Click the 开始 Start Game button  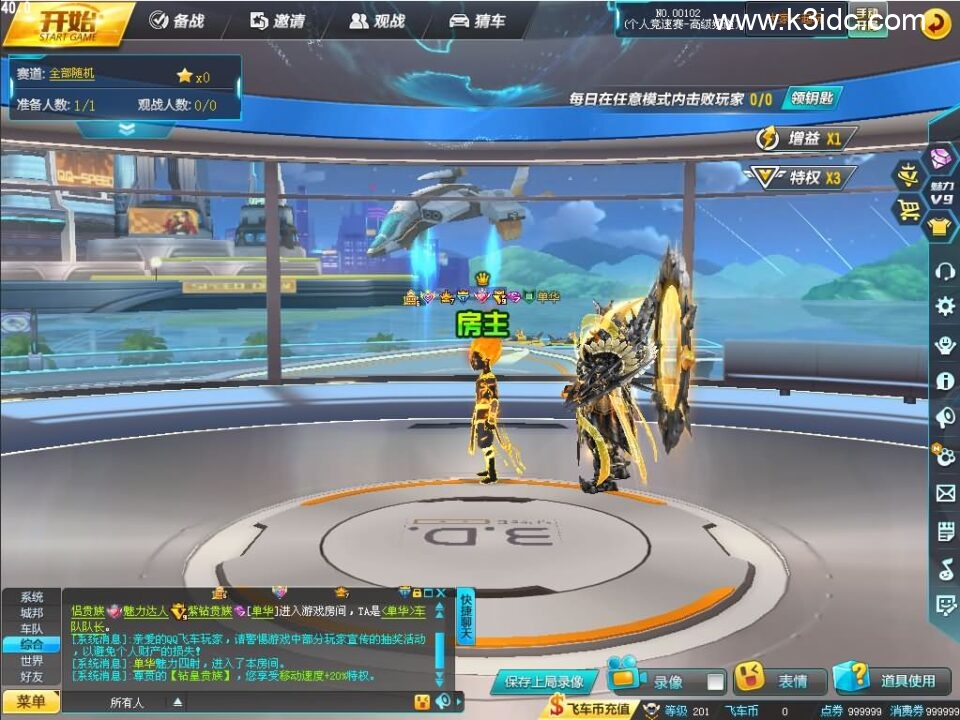68,24
